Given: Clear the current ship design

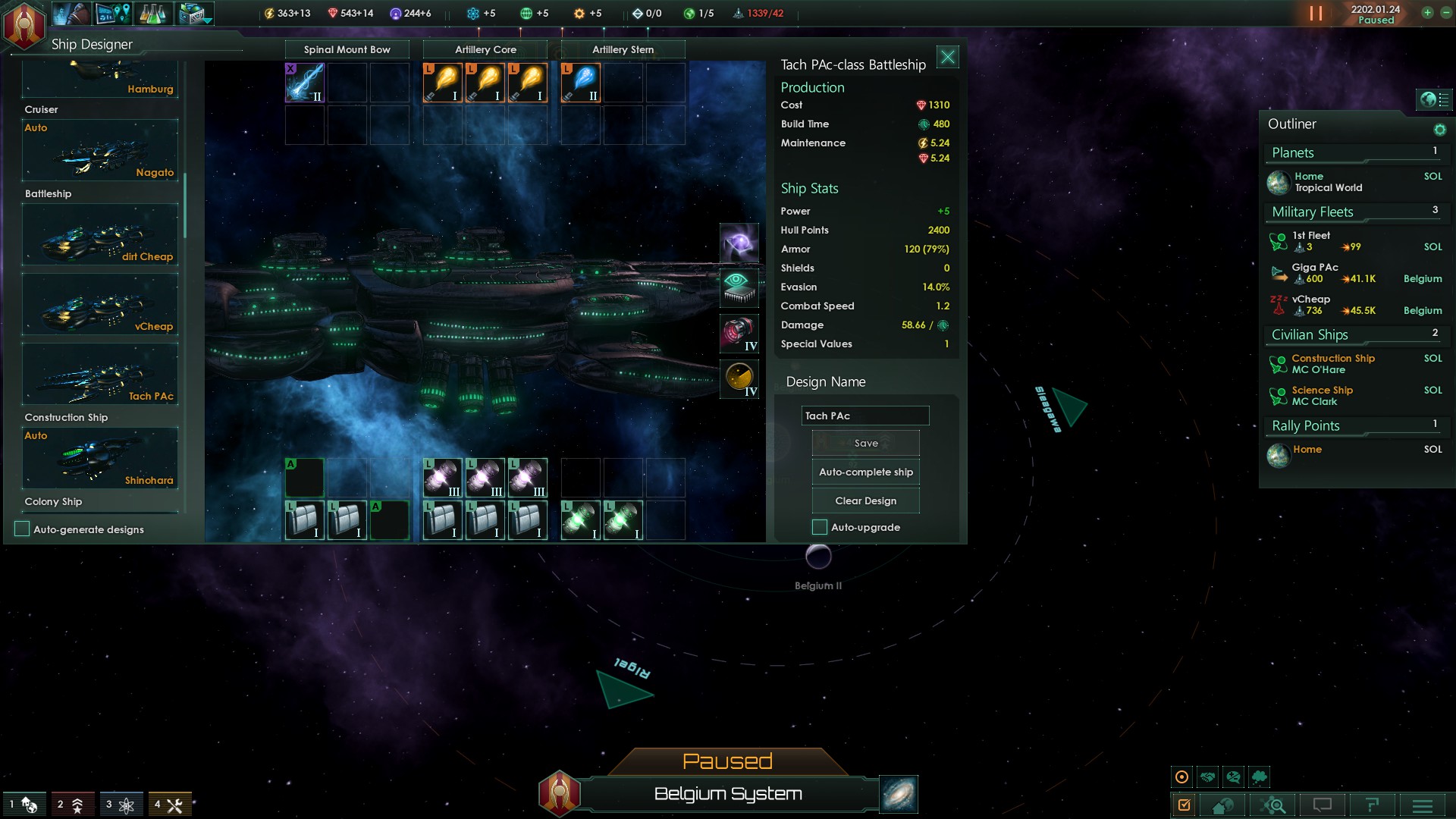Looking at the screenshot, I should [x=865, y=500].
